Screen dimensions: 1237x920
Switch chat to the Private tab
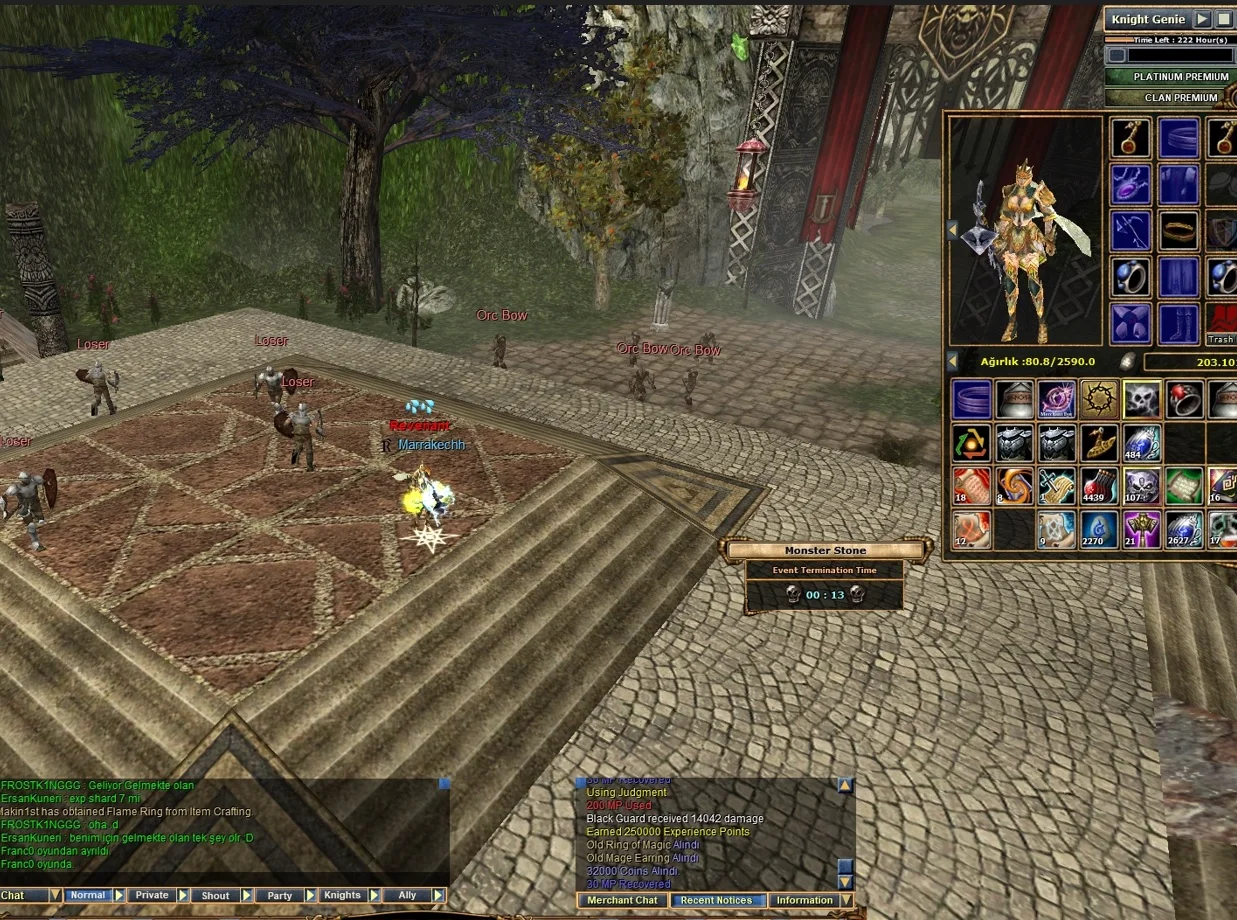152,895
